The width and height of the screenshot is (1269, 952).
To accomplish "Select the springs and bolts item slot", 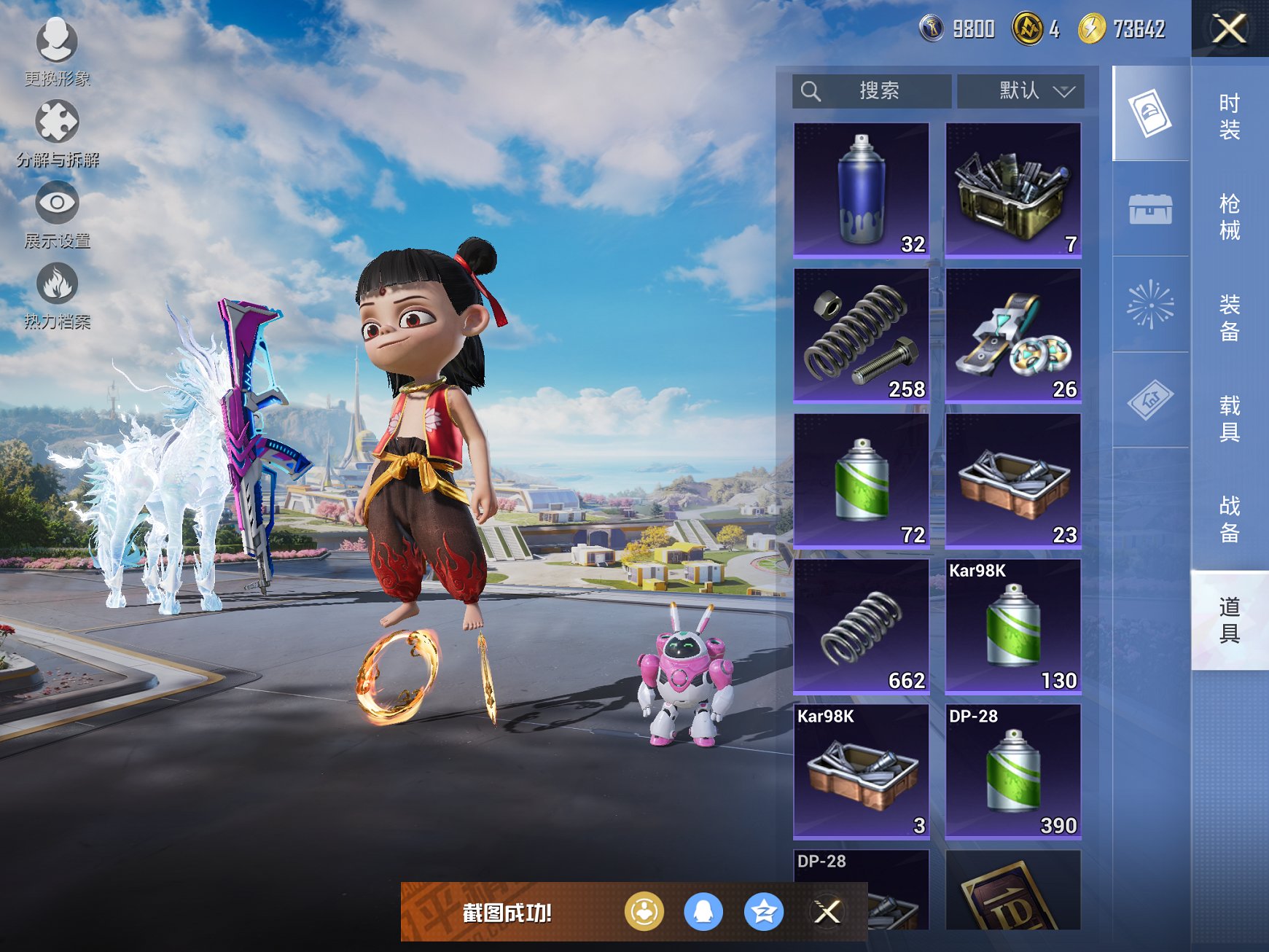I will (862, 335).
